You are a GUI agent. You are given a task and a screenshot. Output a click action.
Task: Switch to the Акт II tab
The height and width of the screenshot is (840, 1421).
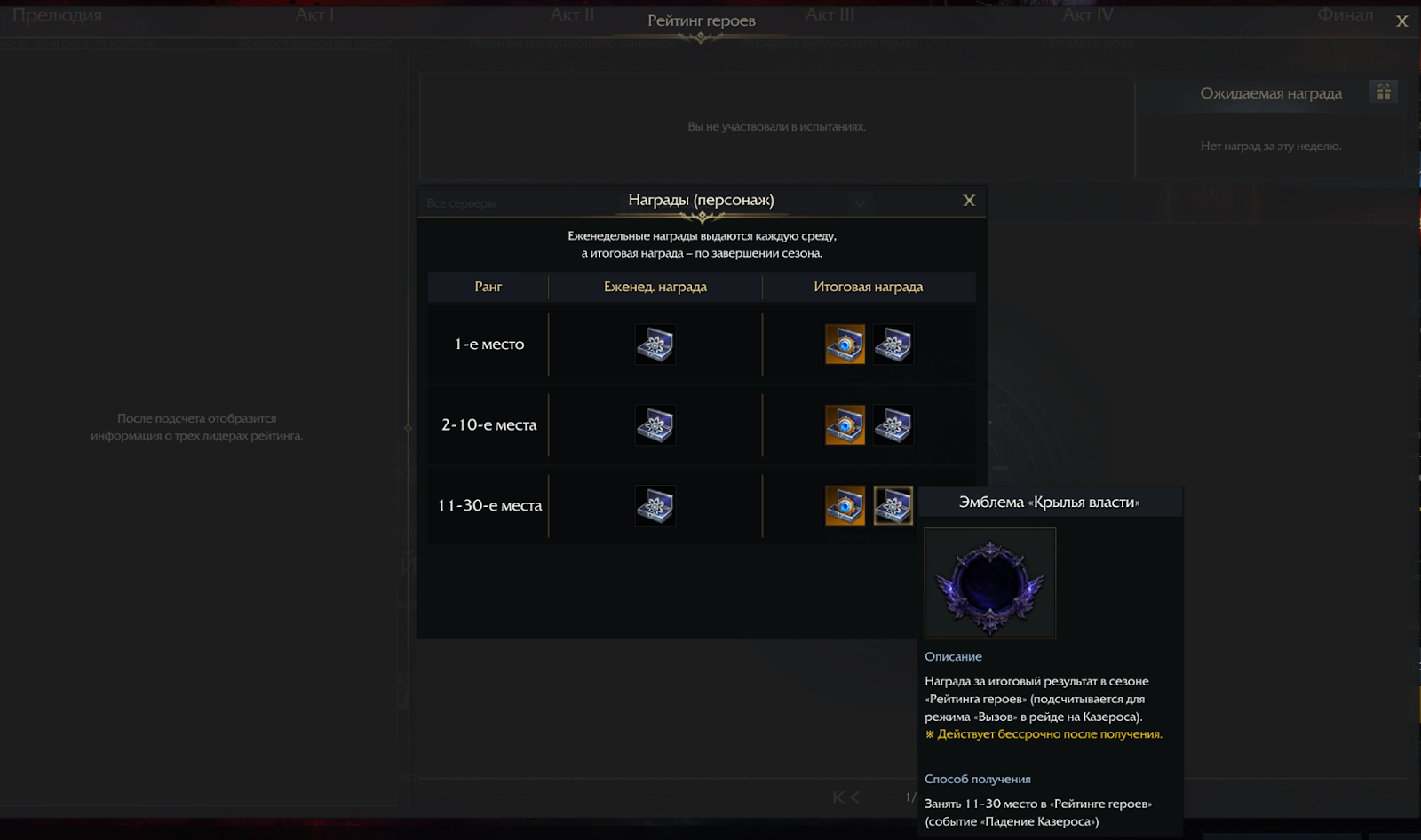(x=572, y=16)
